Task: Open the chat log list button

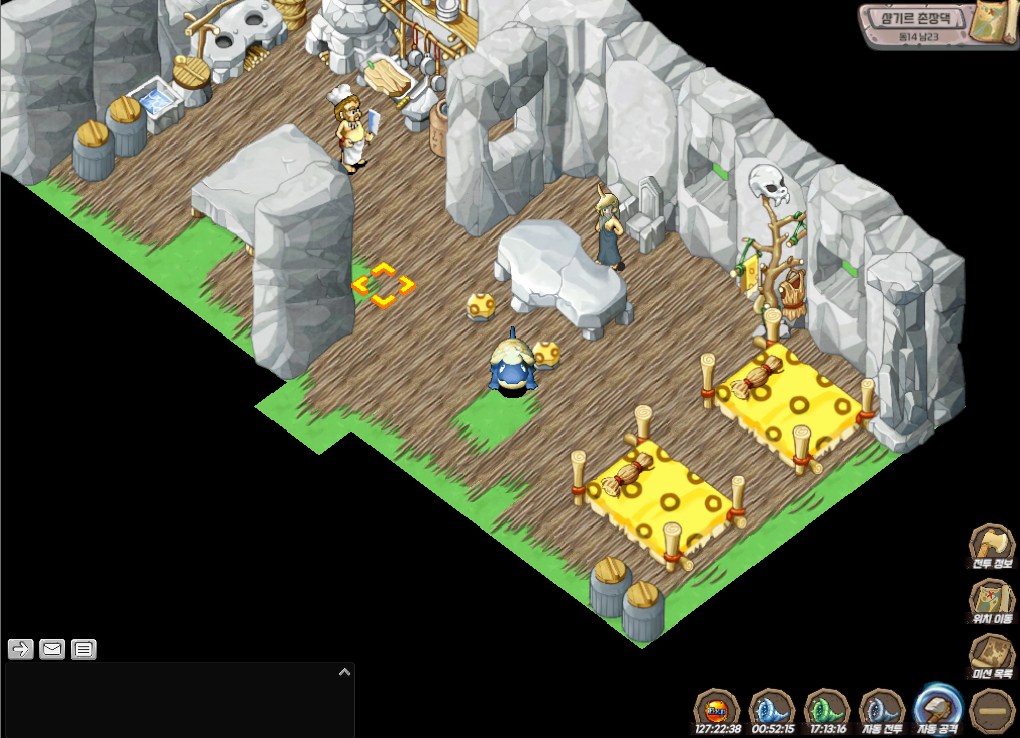Action: (84, 650)
